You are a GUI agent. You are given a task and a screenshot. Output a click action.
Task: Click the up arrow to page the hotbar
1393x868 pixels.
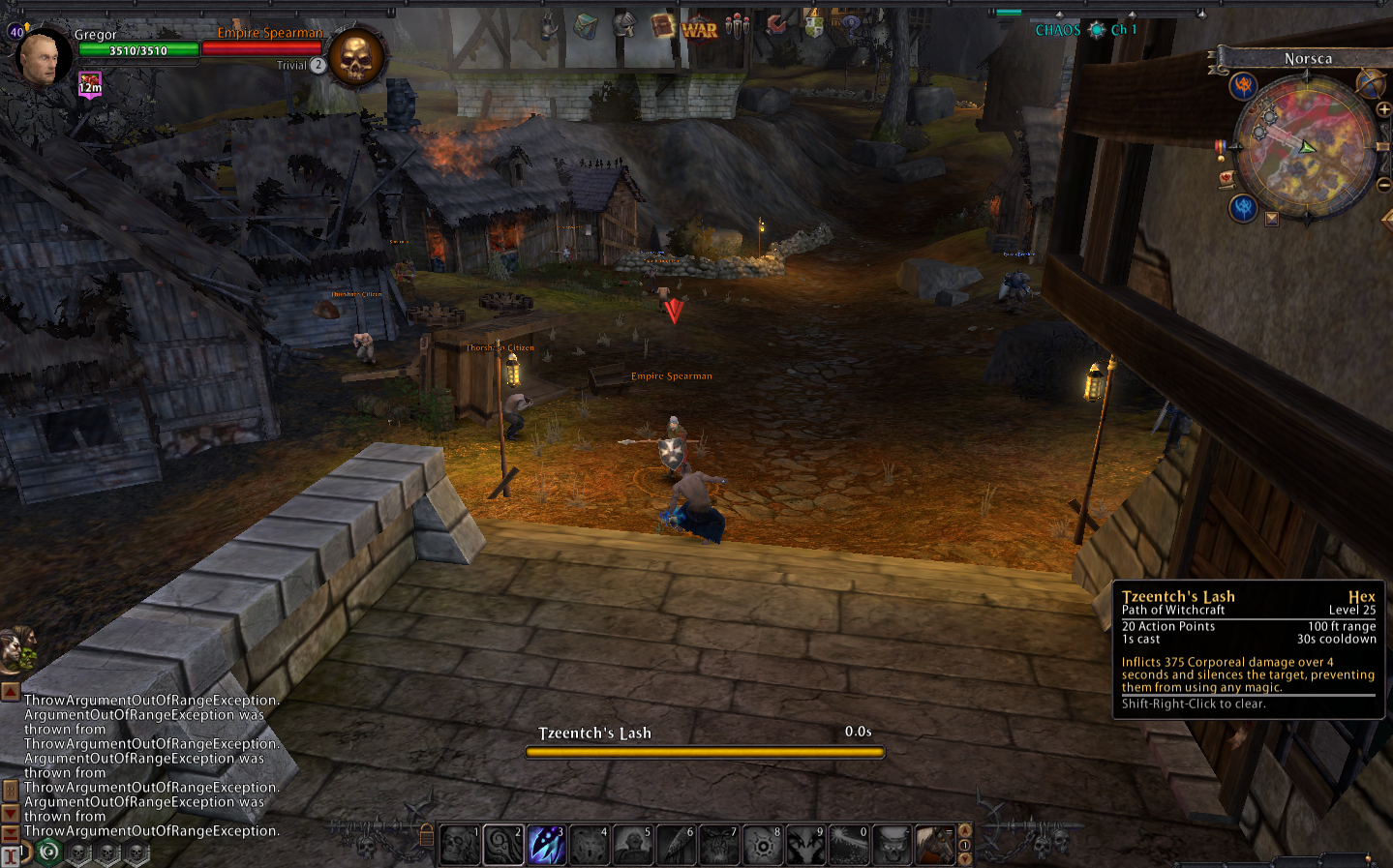tap(964, 831)
